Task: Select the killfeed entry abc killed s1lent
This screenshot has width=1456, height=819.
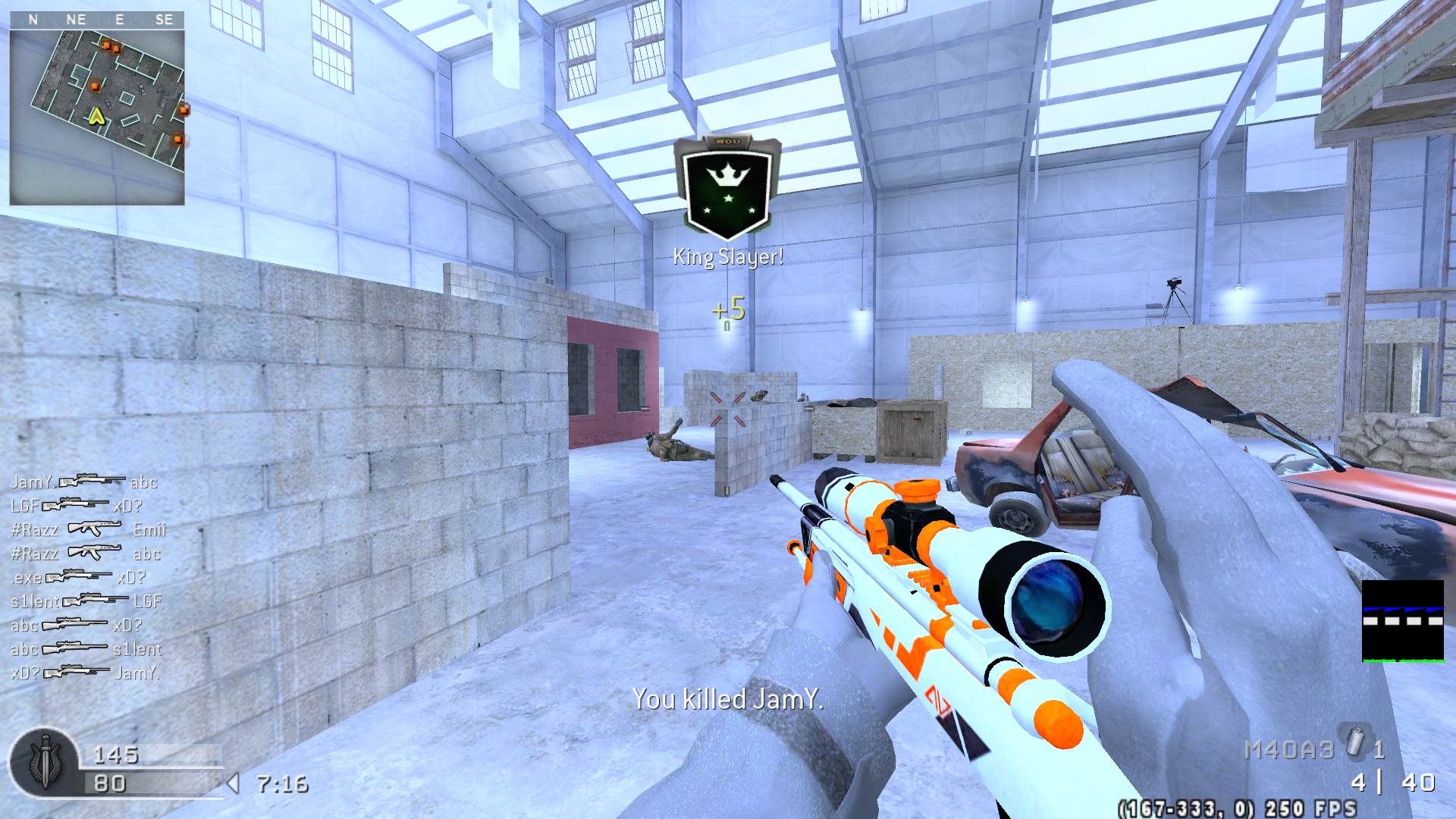Action: 86,649
